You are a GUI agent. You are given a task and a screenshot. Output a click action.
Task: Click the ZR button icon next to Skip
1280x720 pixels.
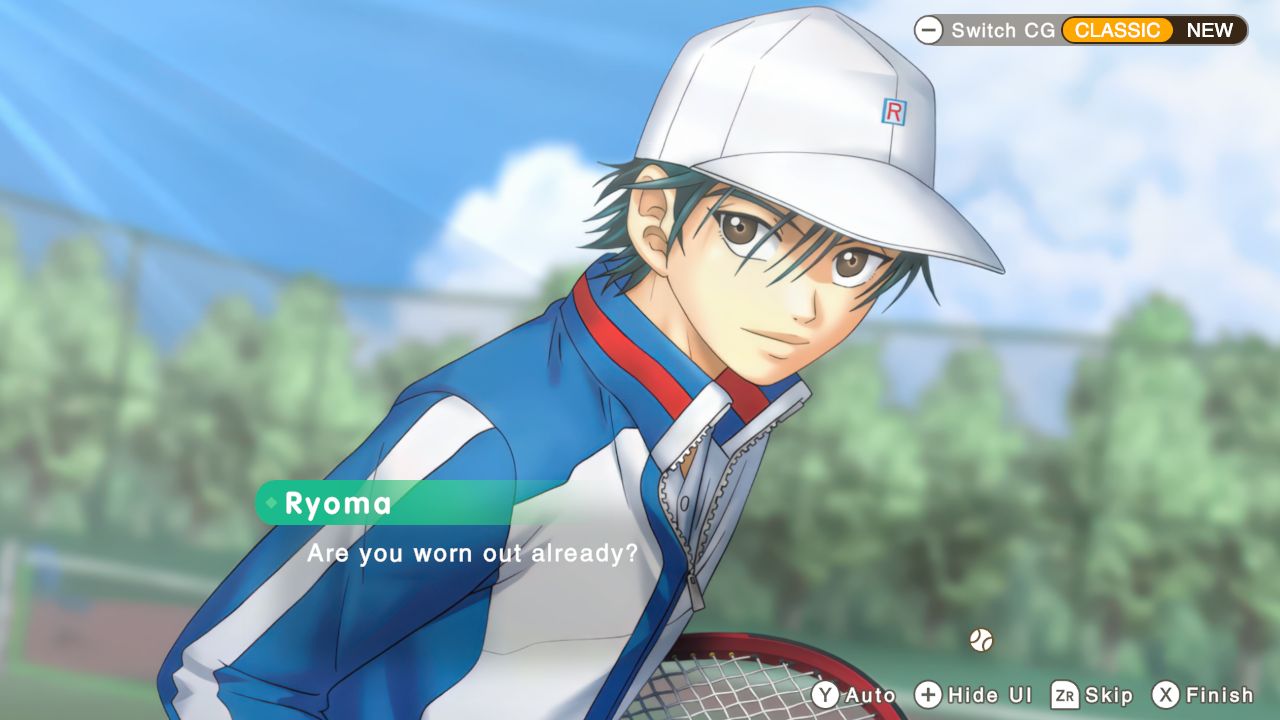coord(1067,695)
